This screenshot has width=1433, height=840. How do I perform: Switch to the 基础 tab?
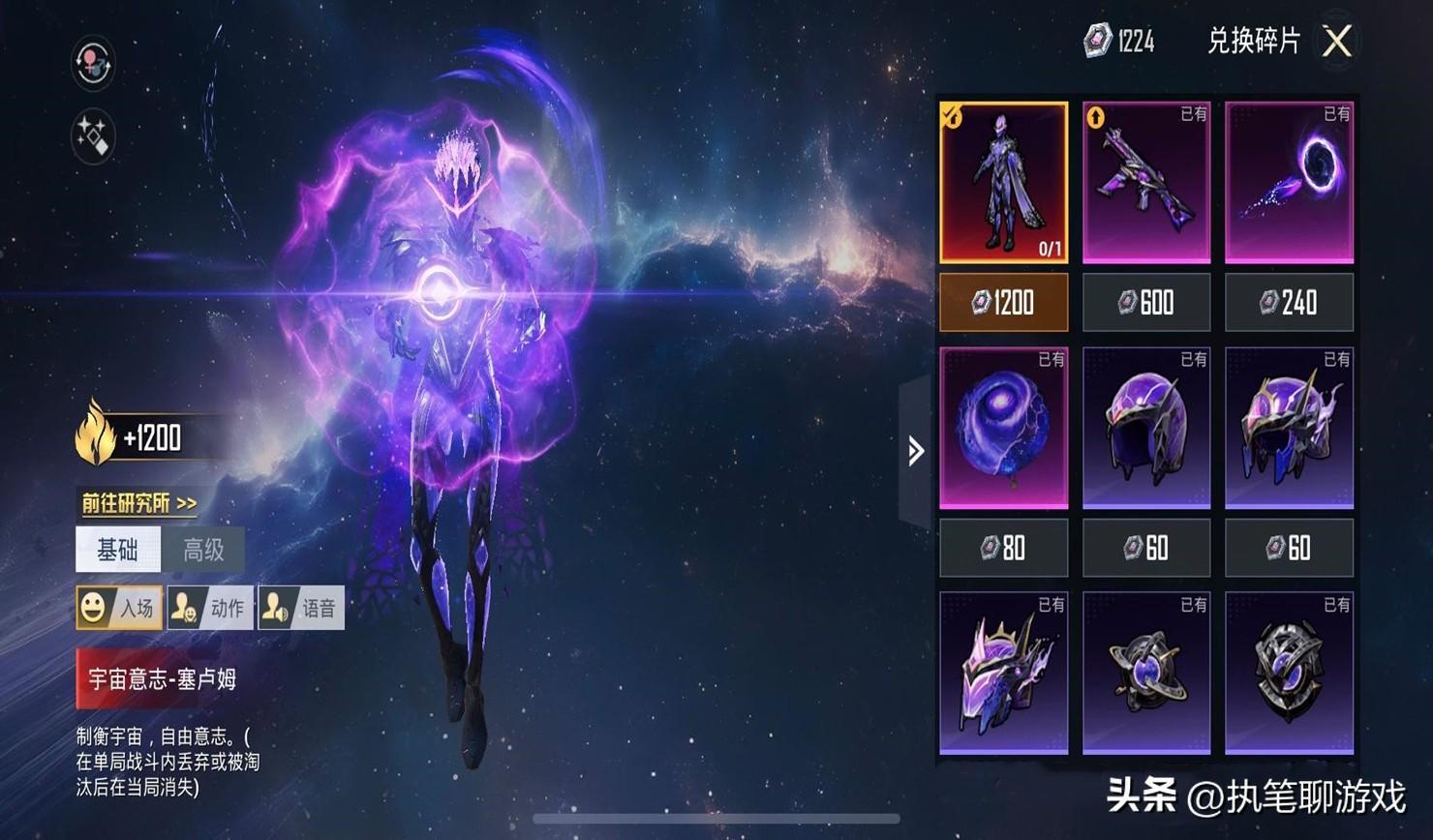coord(118,551)
